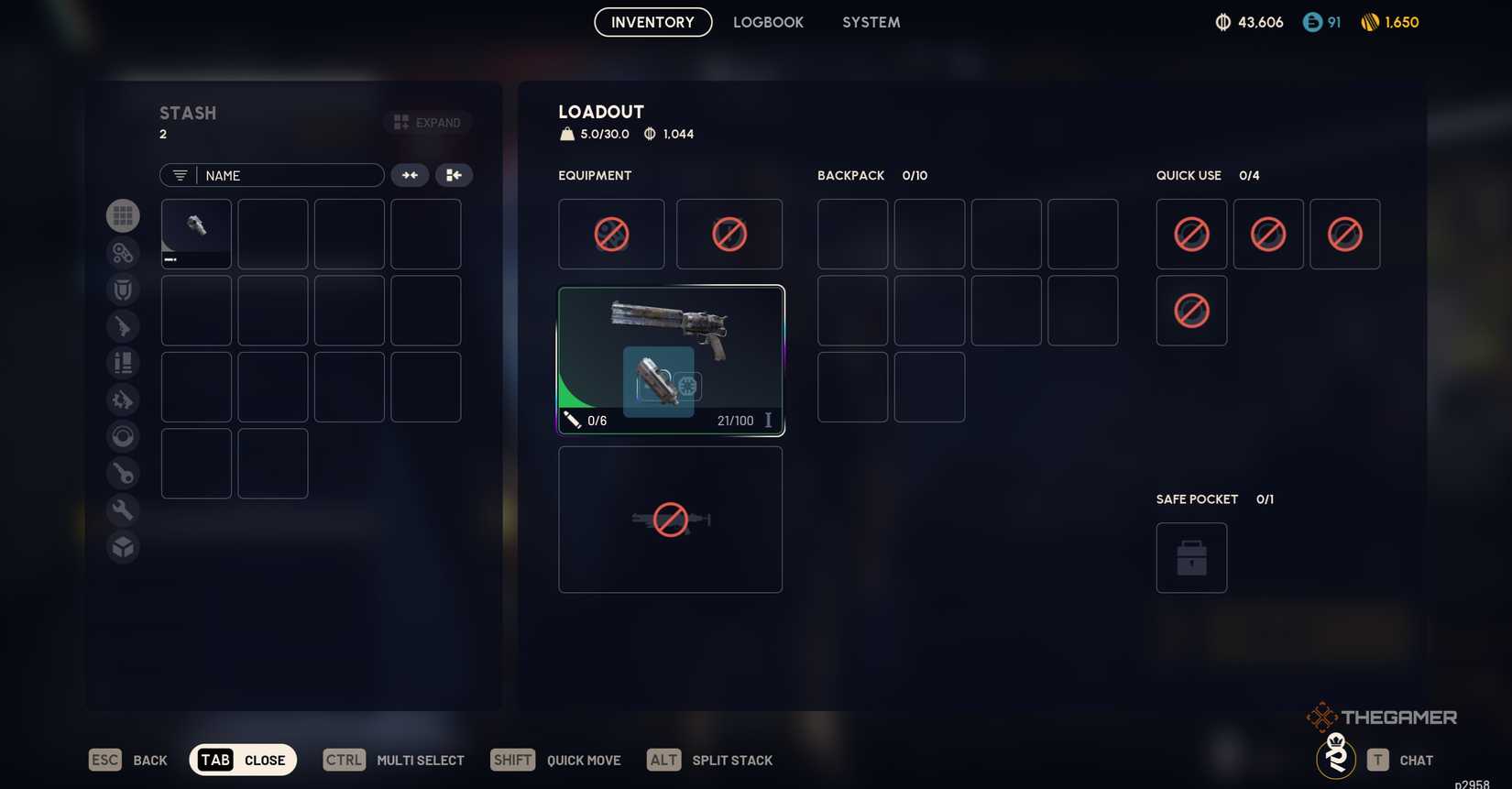Image resolution: width=1512 pixels, height=789 pixels.
Task: Expand the stash grid with EXPAND
Action: coord(427,122)
